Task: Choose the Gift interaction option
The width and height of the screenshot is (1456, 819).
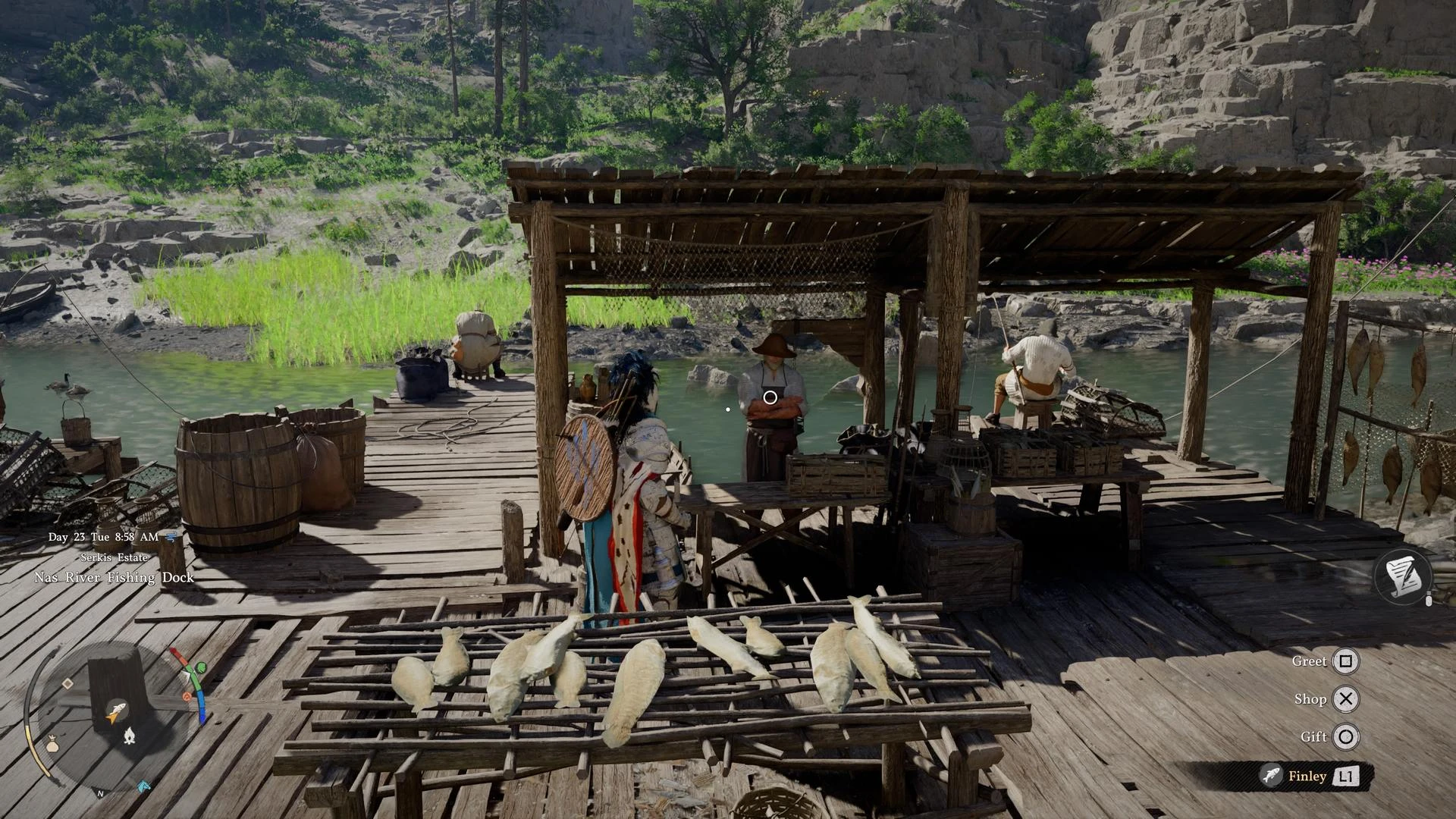Action: 1345,736
